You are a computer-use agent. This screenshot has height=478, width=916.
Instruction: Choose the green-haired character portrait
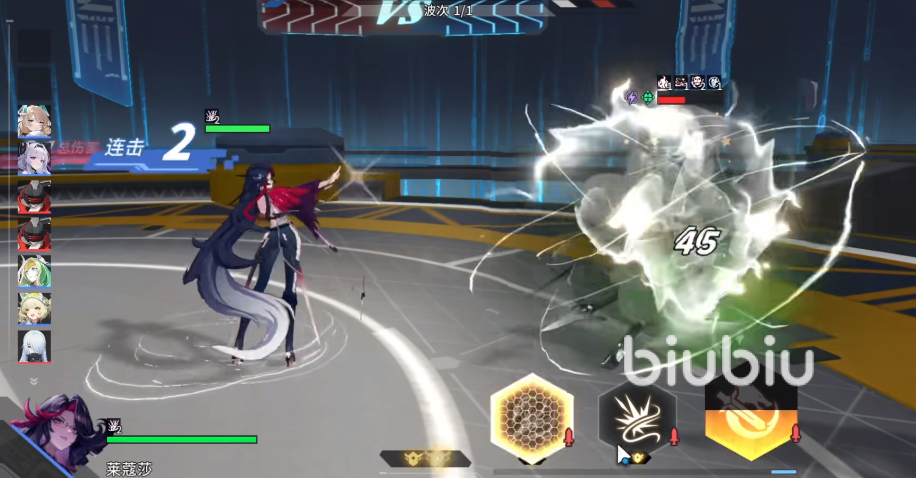[x=34, y=271]
